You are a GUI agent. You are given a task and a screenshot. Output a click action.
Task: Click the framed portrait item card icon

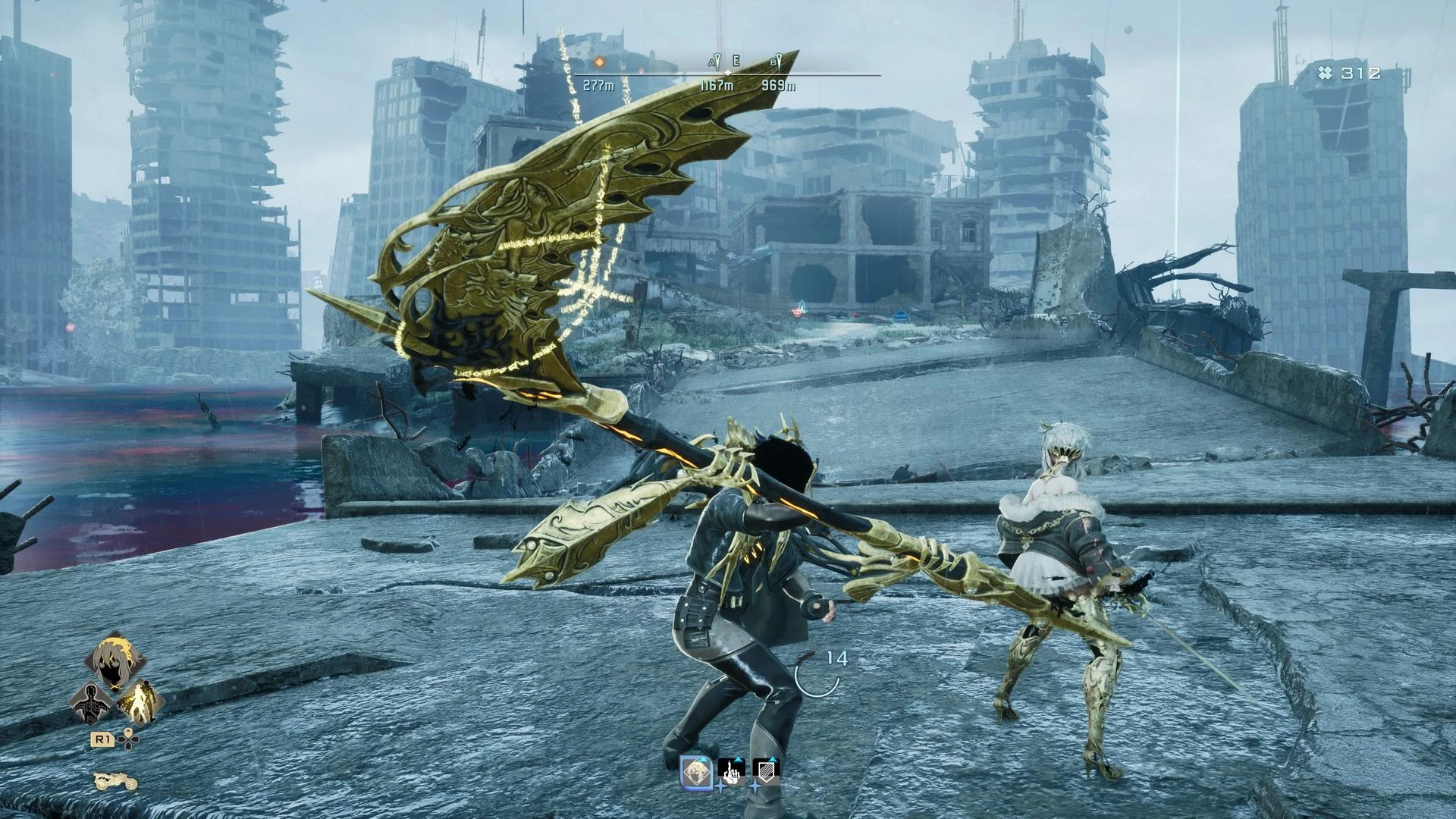(x=696, y=771)
